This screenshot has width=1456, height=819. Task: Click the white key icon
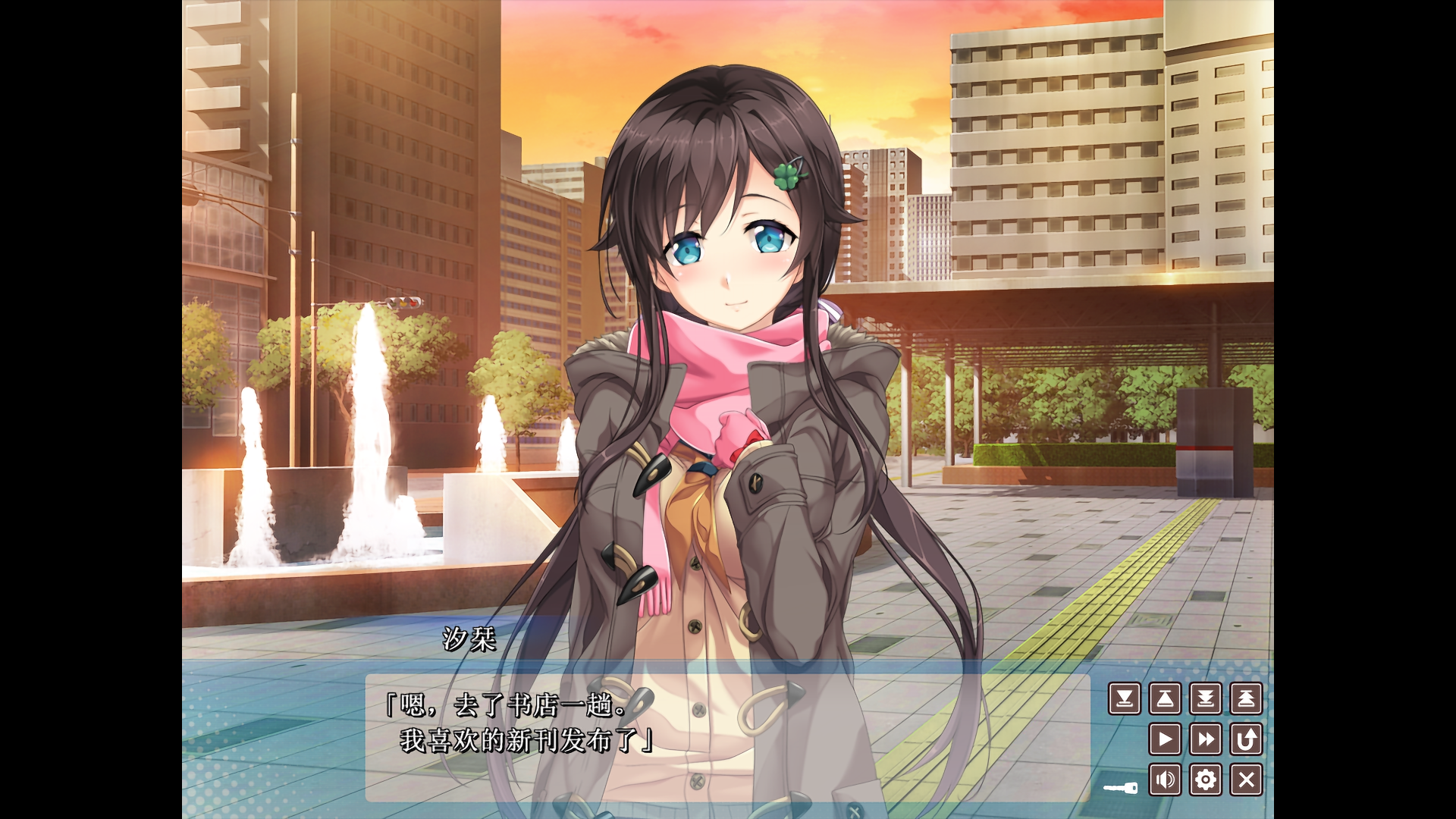tap(1121, 789)
